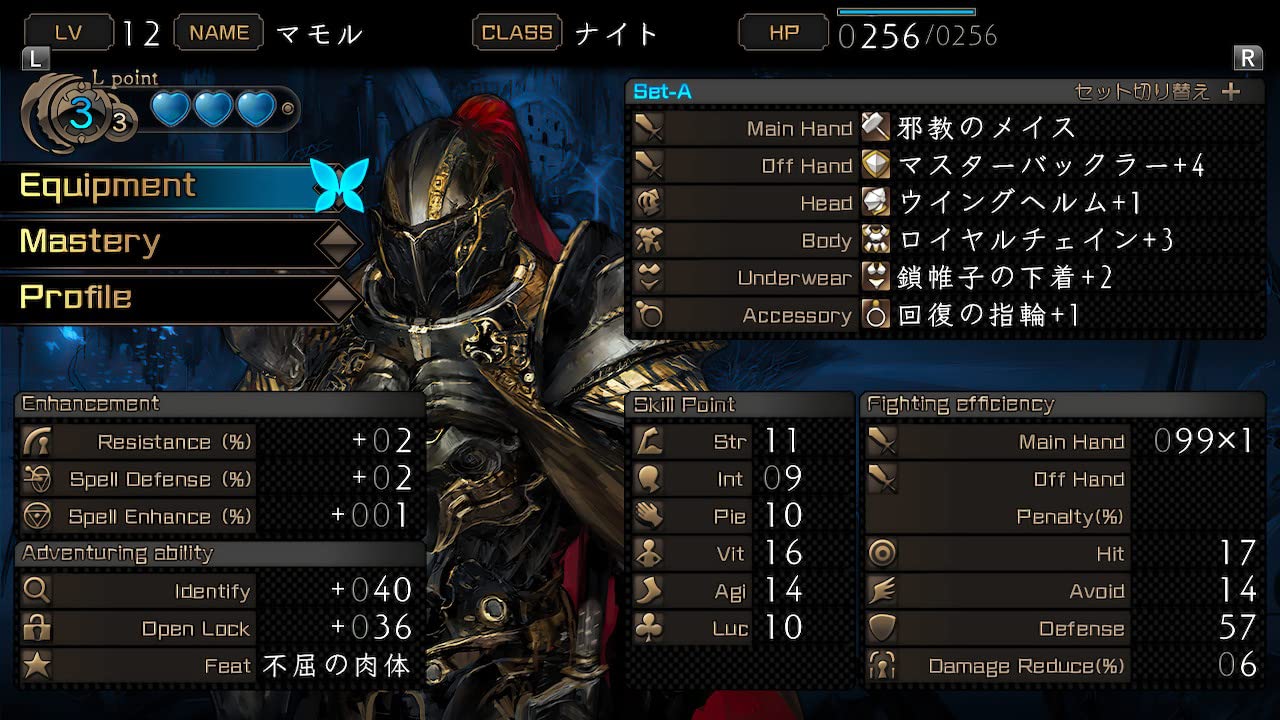The width and height of the screenshot is (1280, 720).
Task: Switch equipment set using the plus button
Action: pyautogui.click(x=1231, y=92)
